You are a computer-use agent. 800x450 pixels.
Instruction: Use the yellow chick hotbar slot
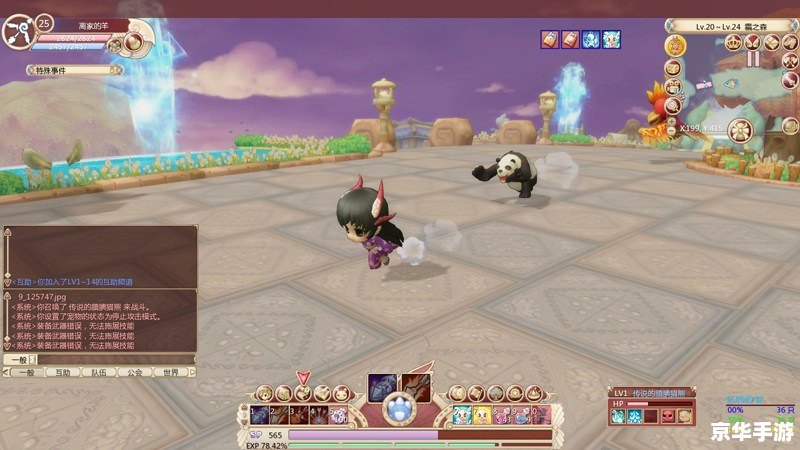click(x=482, y=415)
